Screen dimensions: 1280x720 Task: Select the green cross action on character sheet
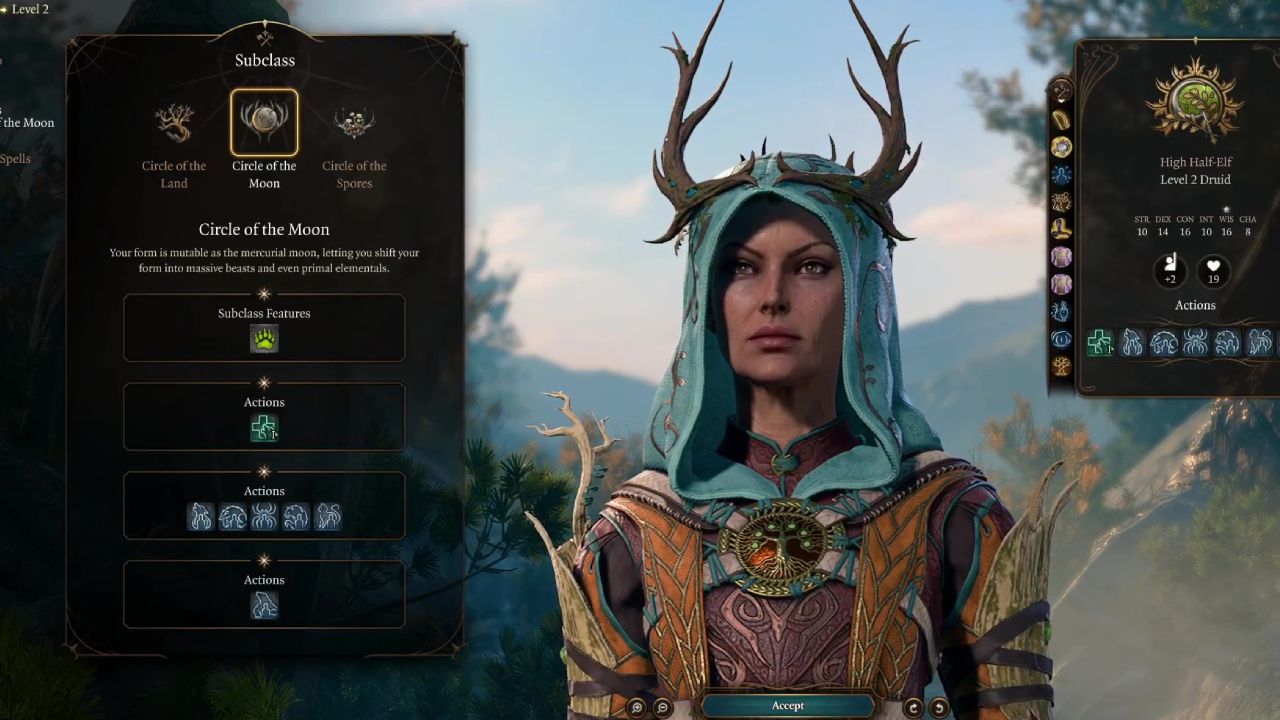pyautogui.click(x=1100, y=343)
